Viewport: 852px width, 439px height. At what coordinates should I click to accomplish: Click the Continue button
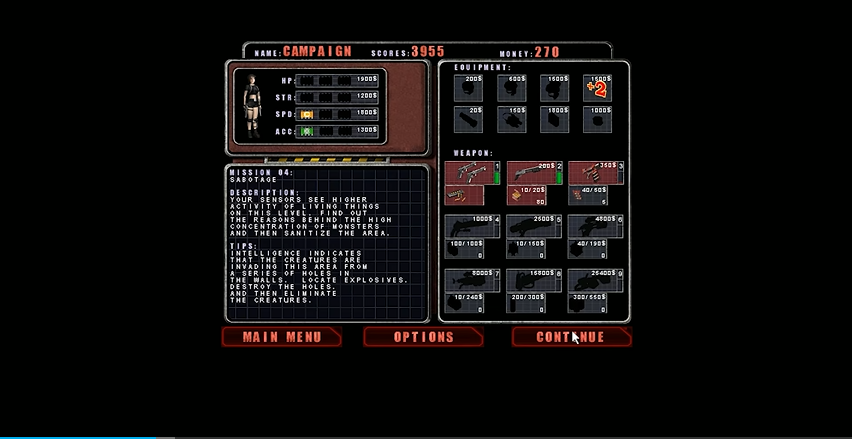(571, 337)
